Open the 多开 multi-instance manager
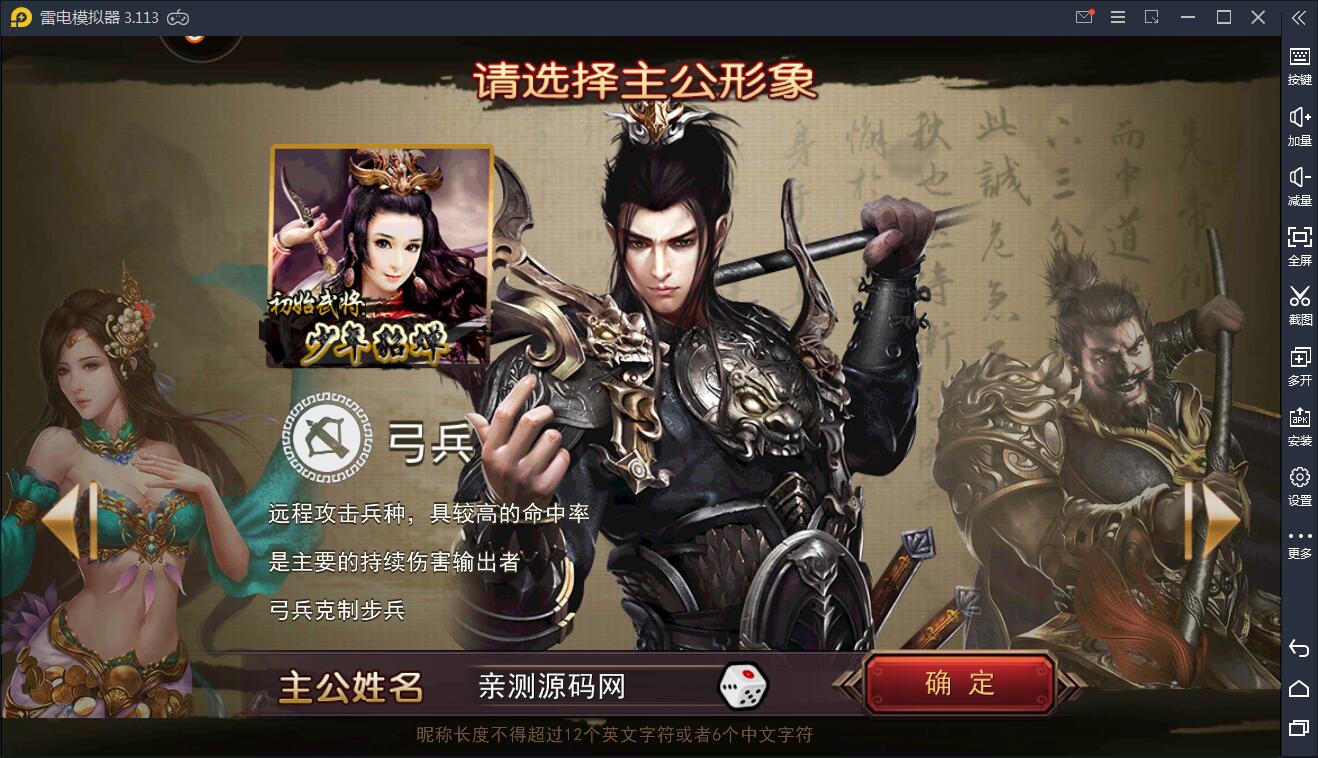Image resolution: width=1318 pixels, height=758 pixels. (1299, 361)
